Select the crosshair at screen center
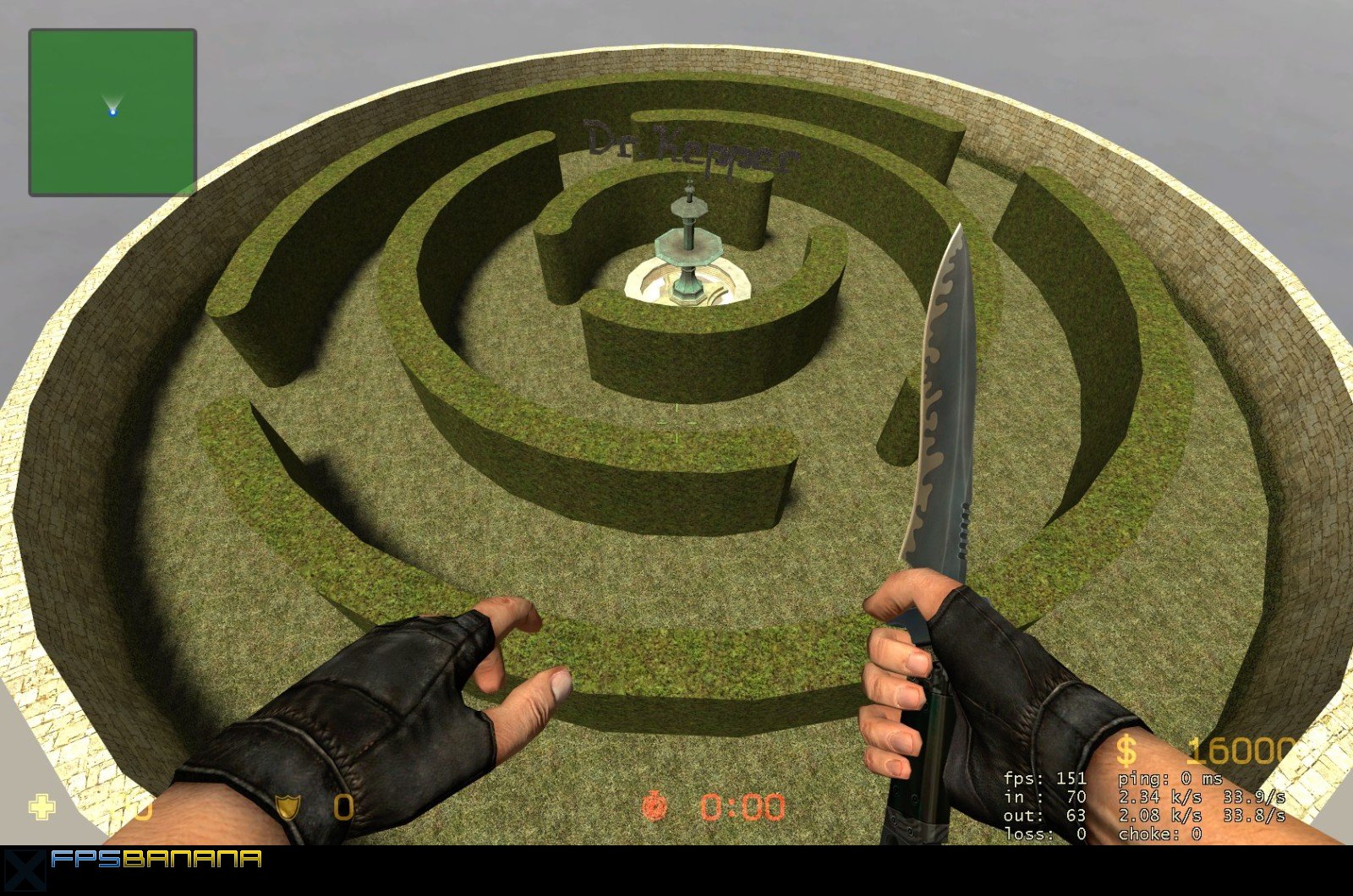The image size is (1353, 896). [676, 423]
